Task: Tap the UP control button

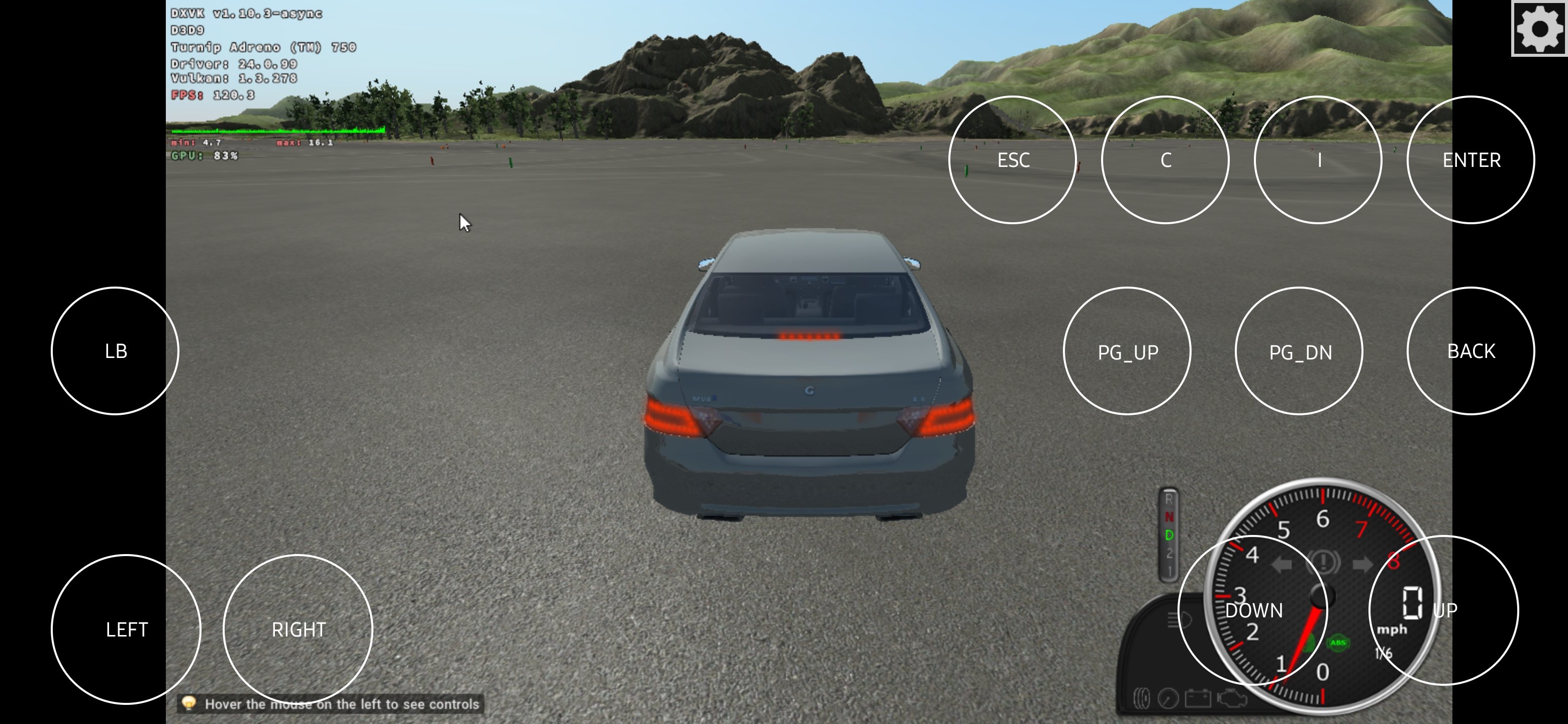Action: pos(1444,610)
